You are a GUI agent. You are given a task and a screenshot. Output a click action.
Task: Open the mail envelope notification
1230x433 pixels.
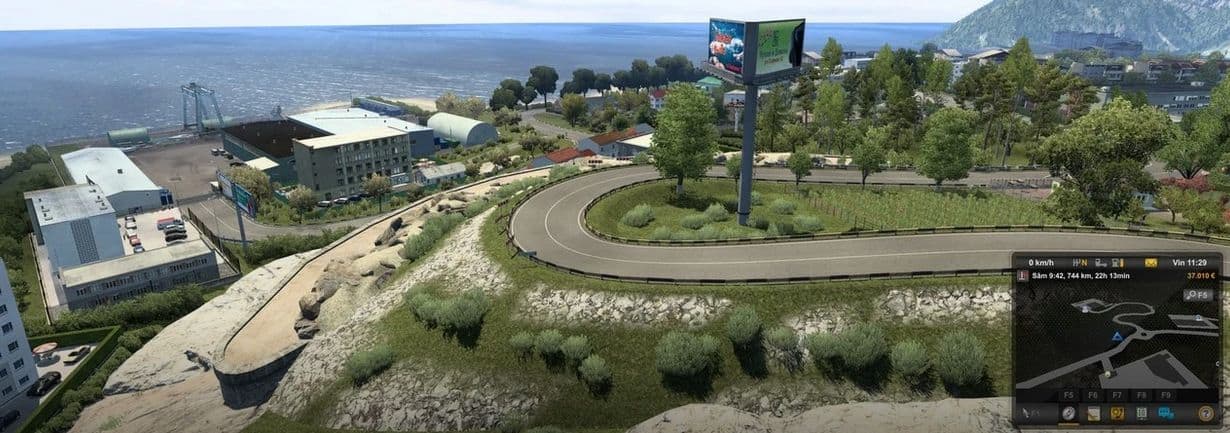[1152, 263]
